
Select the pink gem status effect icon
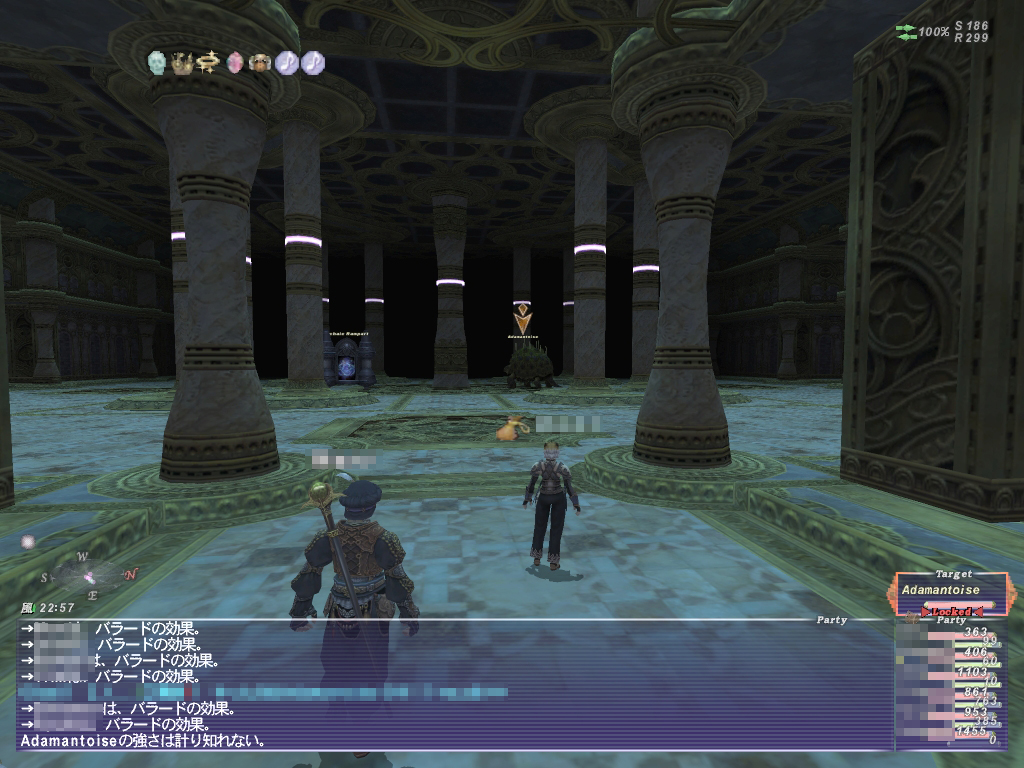tap(236, 63)
